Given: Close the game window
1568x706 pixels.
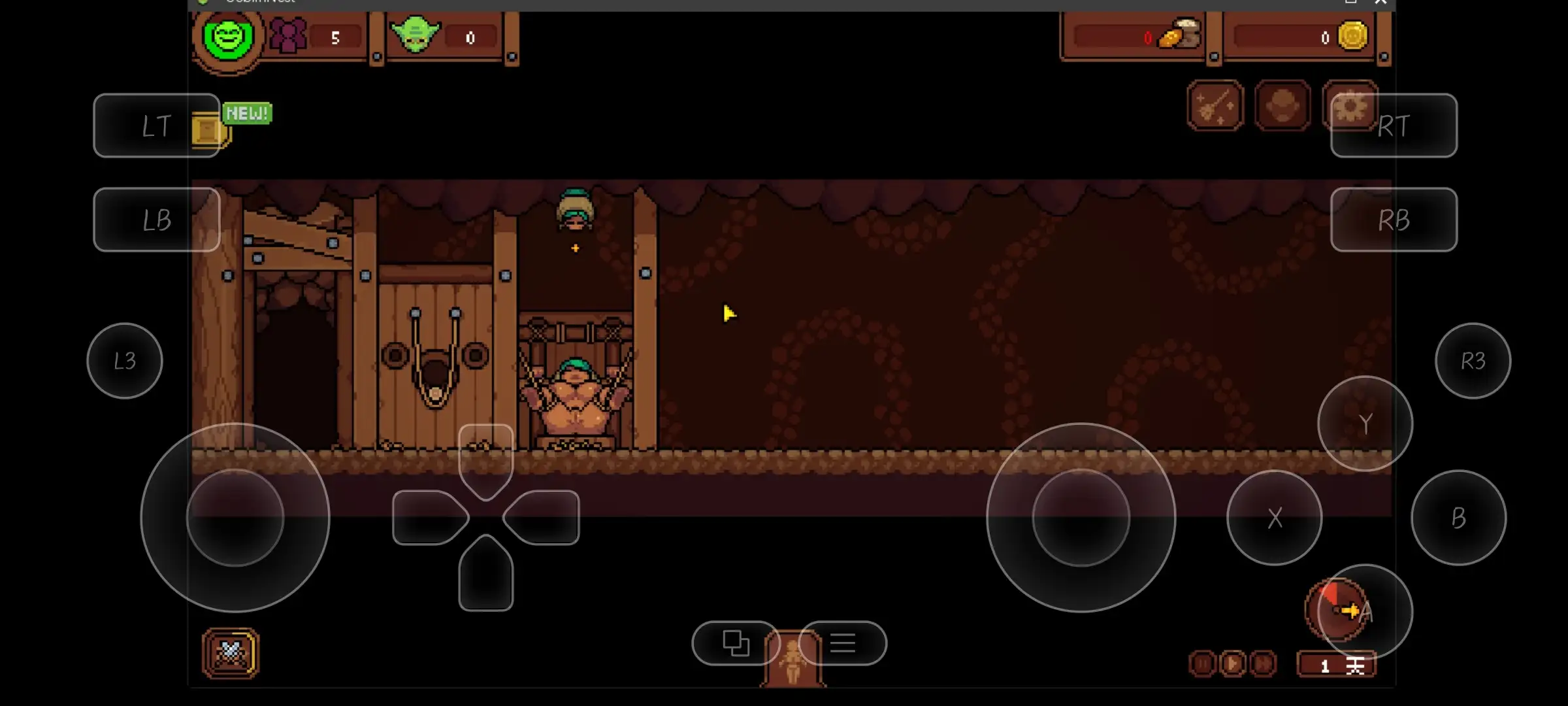Looking at the screenshot, I should 1380,3.
